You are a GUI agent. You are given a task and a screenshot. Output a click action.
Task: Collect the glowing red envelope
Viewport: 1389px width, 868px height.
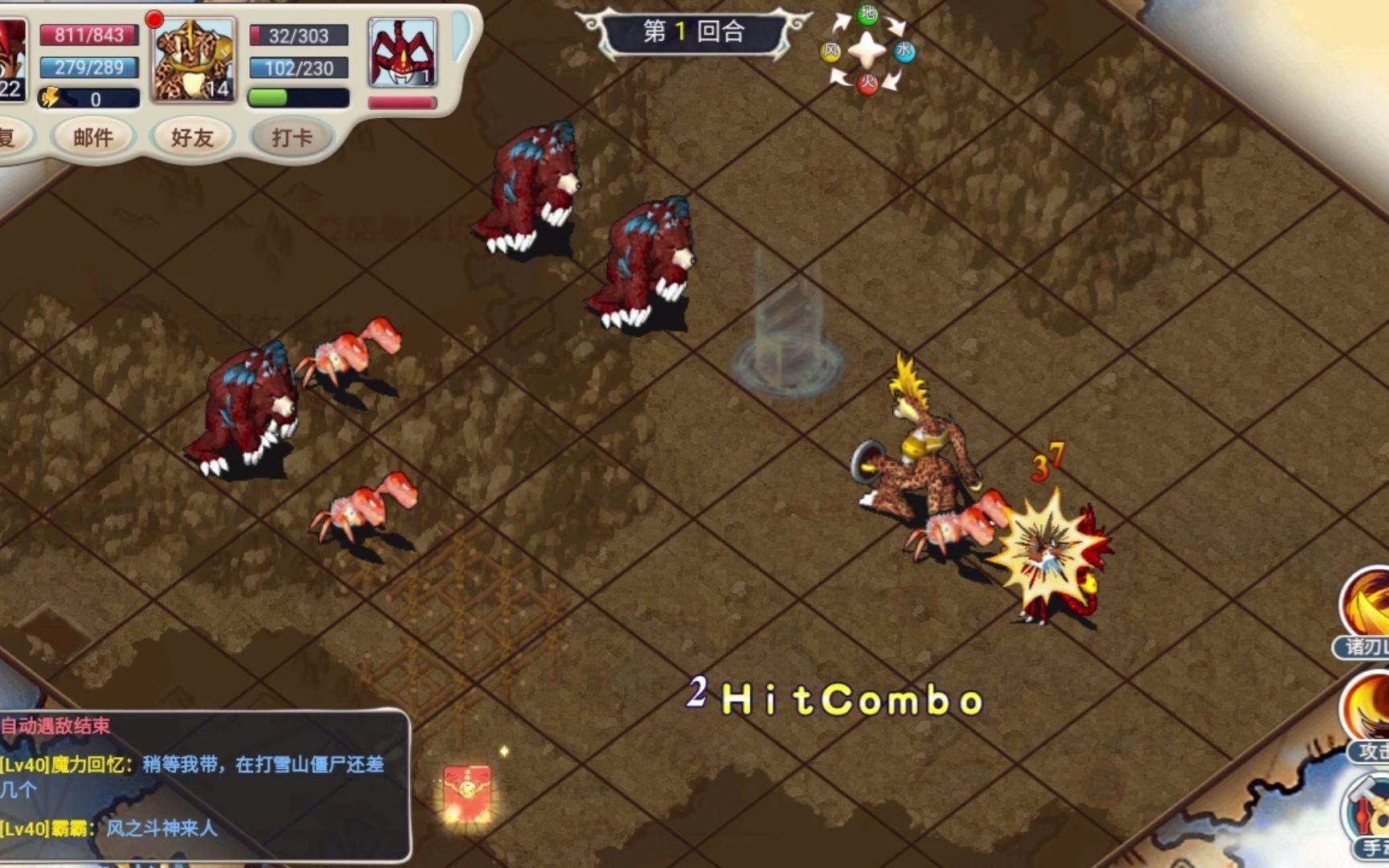point(467,792)
